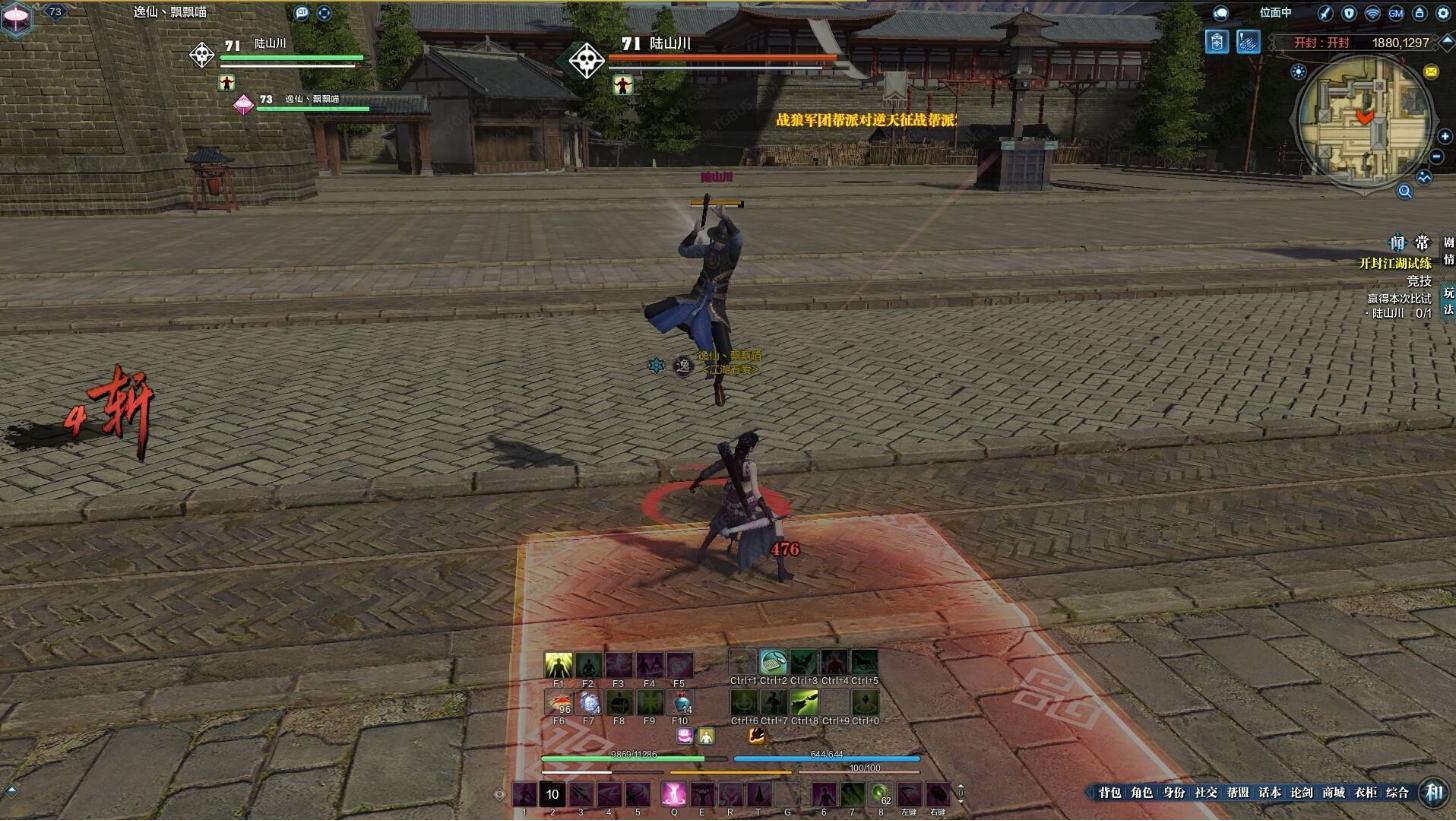Zoom in the minimap with plus button
Viewport: 1456px width, 821px height.
point(1444,136)
